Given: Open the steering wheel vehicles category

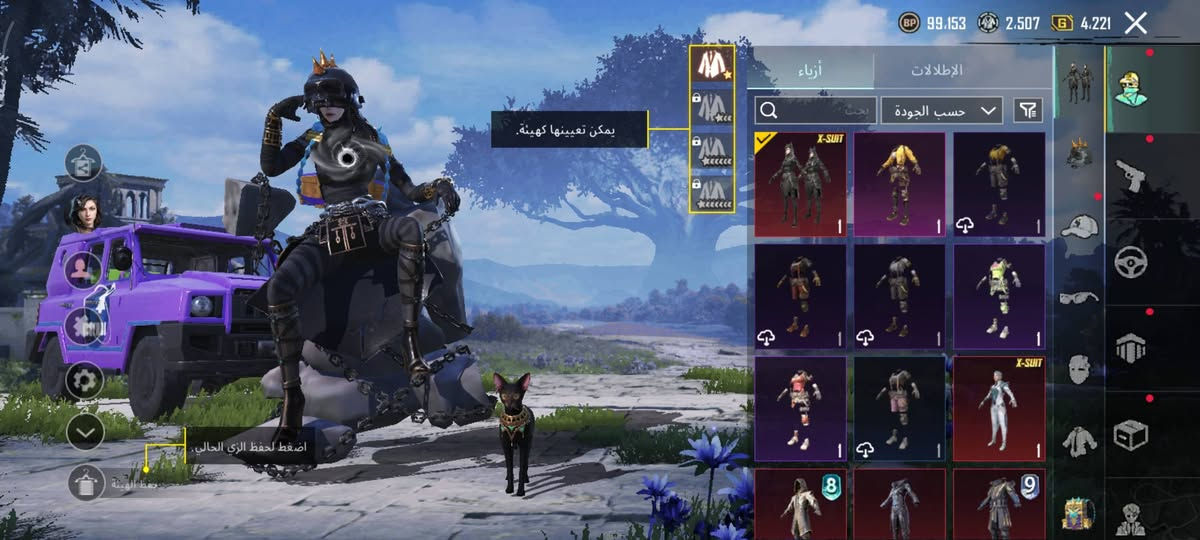Looking at the screenshot, I should tap(1131, 262).
